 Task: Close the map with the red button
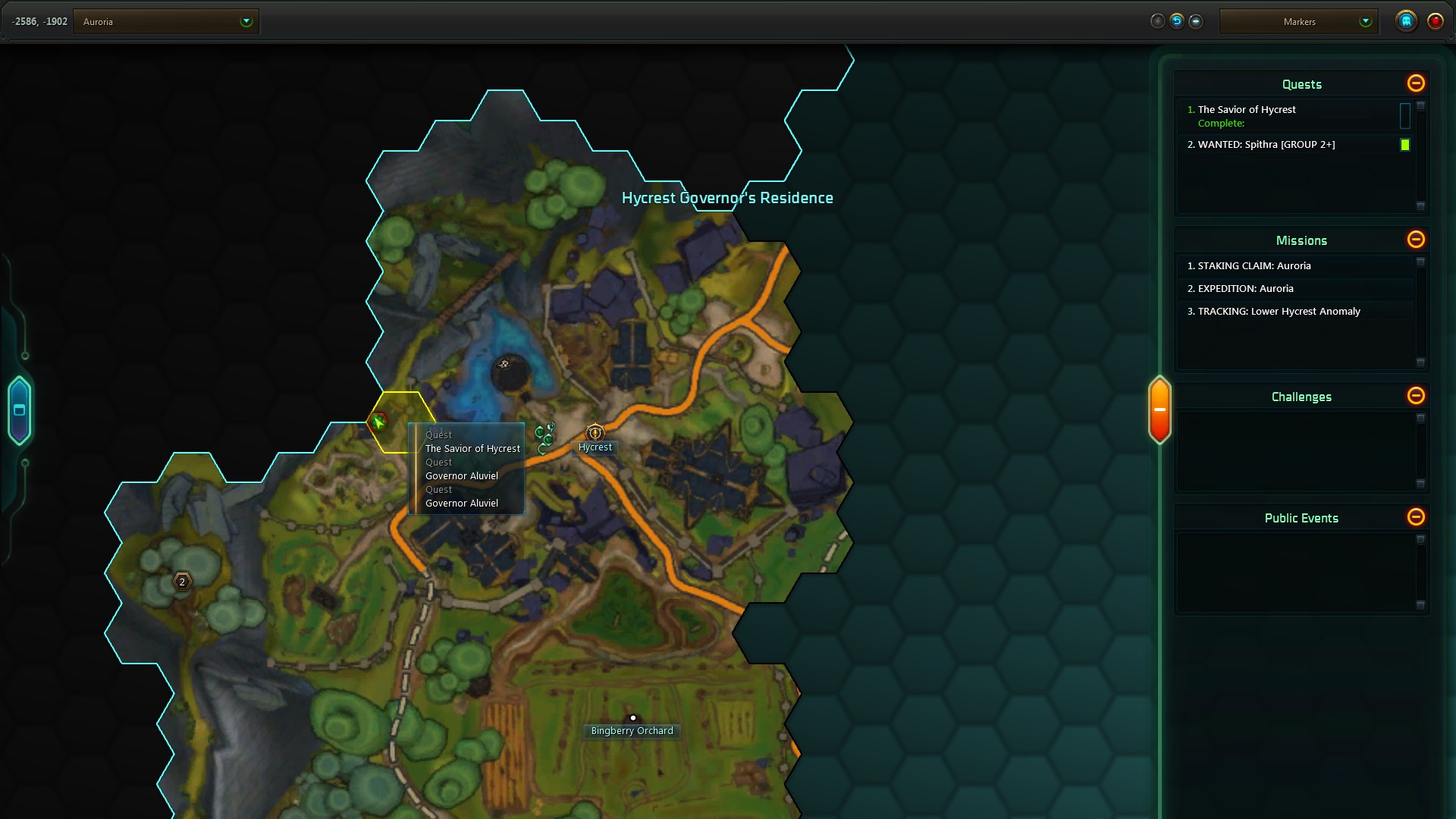click(1435, 21)
